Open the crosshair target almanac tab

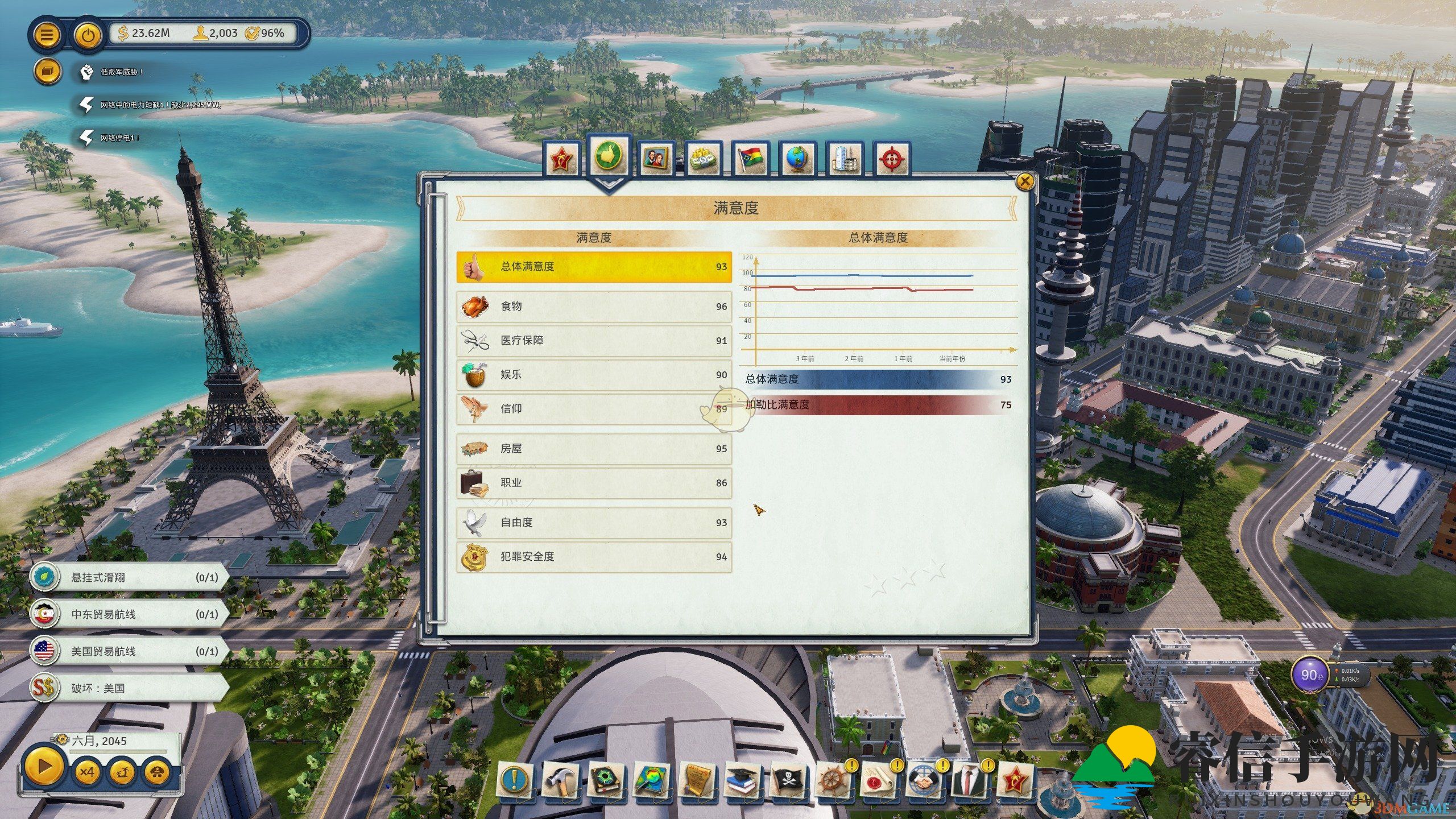pyautogui.click(x=891, y=159)
